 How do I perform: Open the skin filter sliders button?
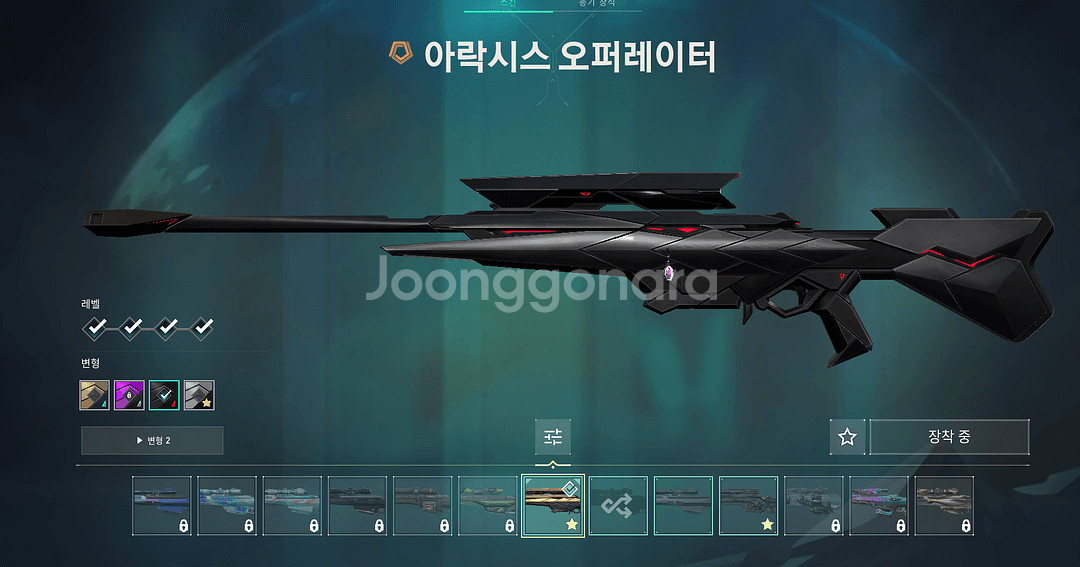553,437
